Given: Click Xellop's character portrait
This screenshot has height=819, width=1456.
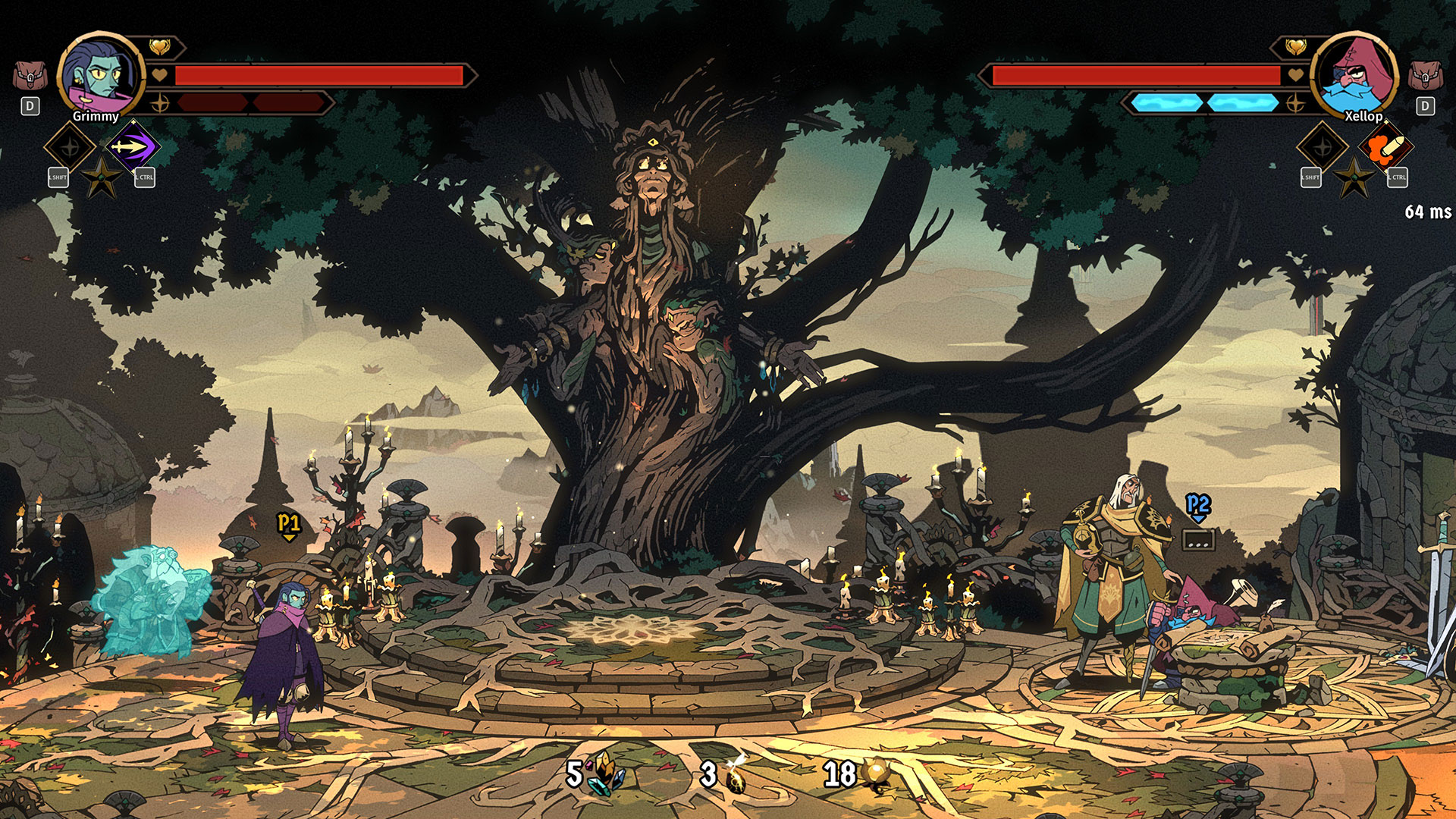Looking at the screenshot, I should coord(1355,74).
